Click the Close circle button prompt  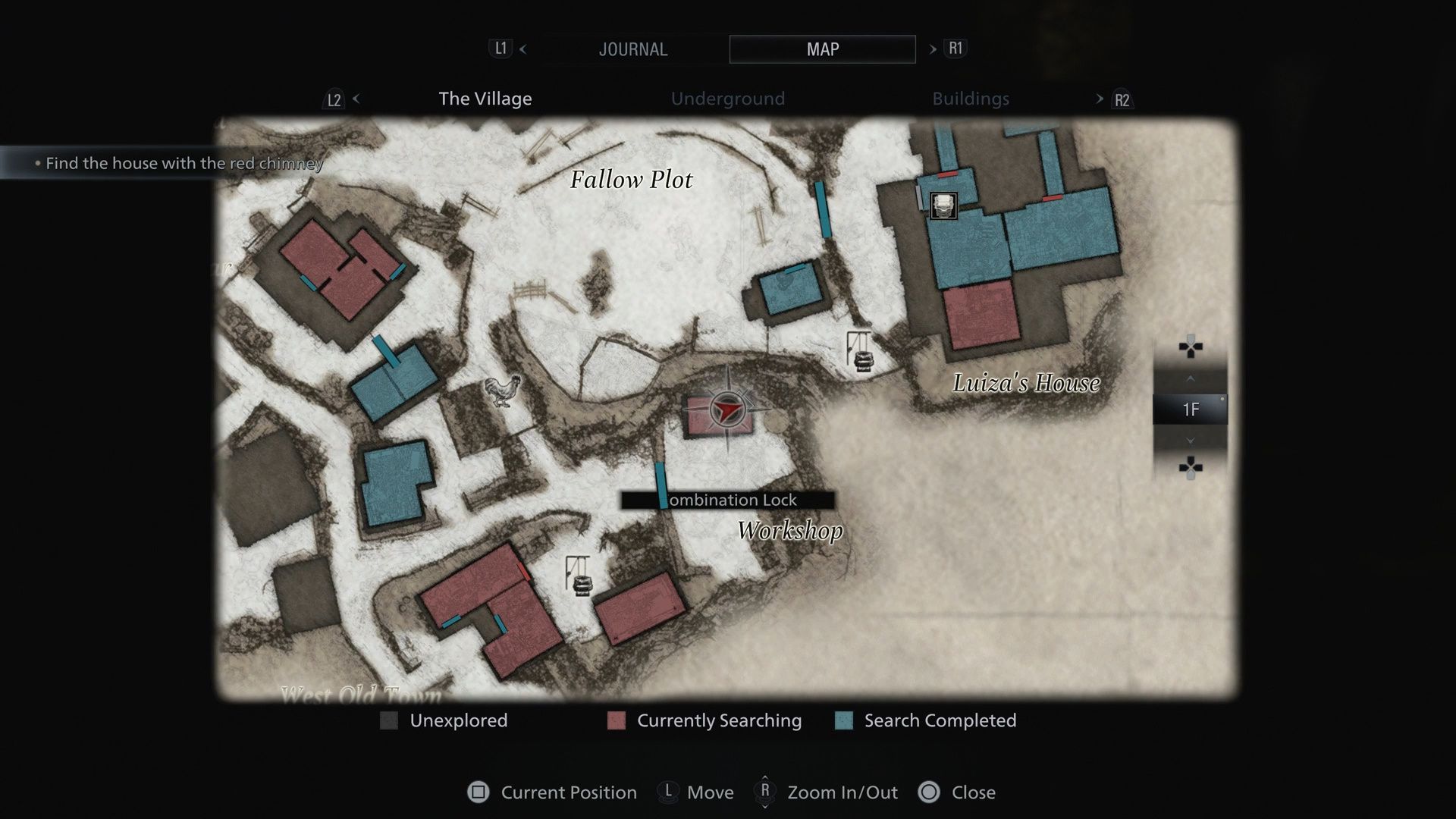point(930,792)
